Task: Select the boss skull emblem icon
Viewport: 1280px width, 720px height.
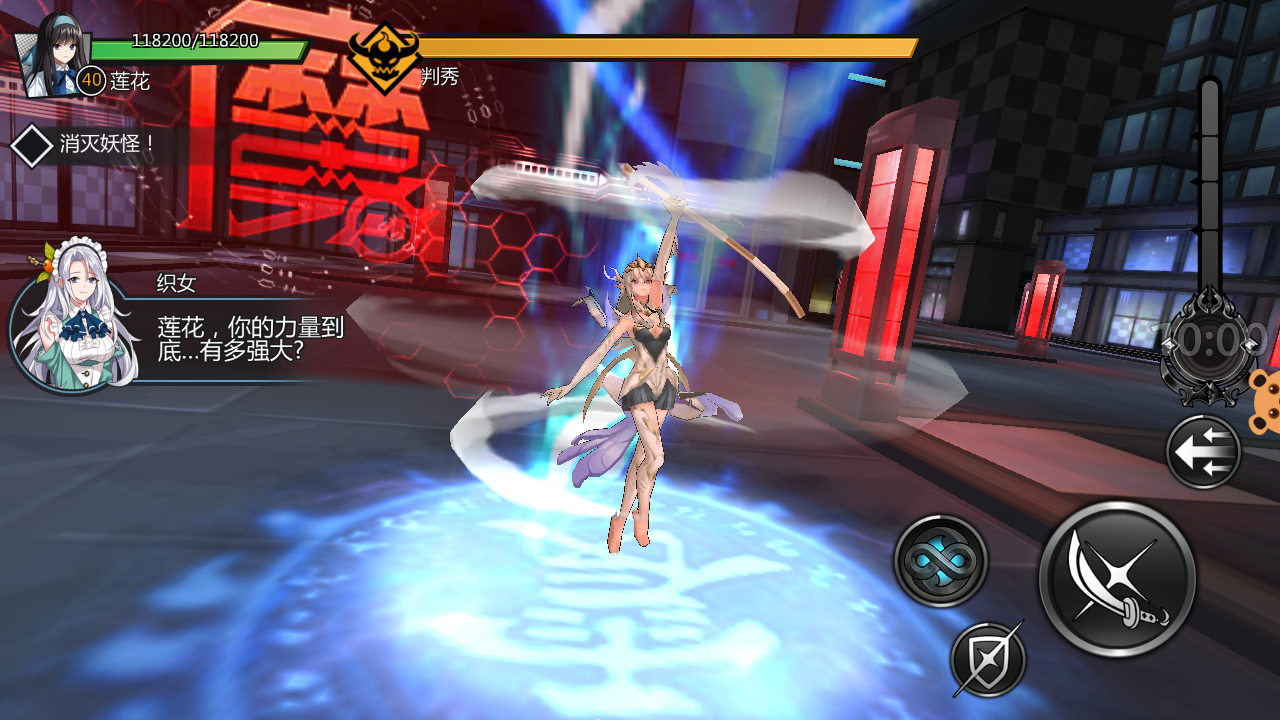Action: [383, 56]
